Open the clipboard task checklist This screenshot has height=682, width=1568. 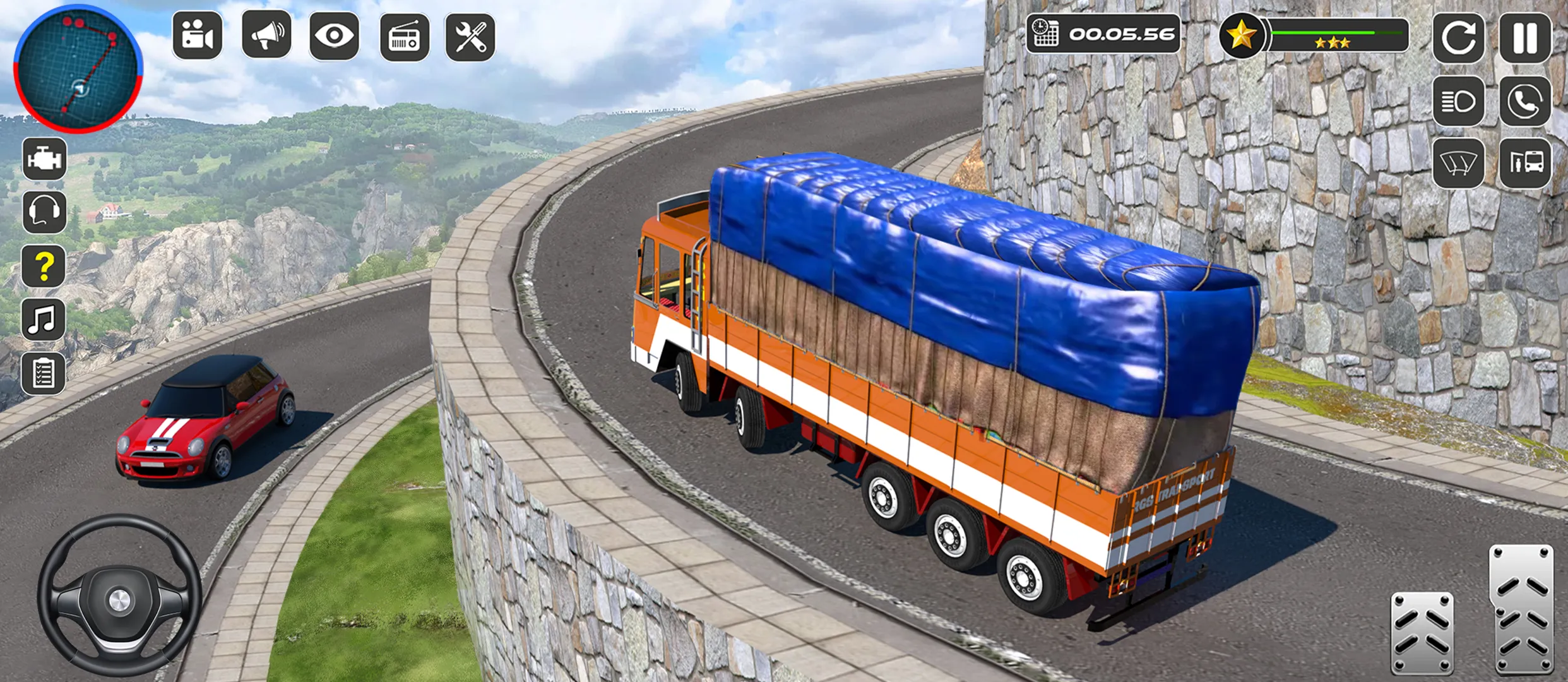(44, 374)
